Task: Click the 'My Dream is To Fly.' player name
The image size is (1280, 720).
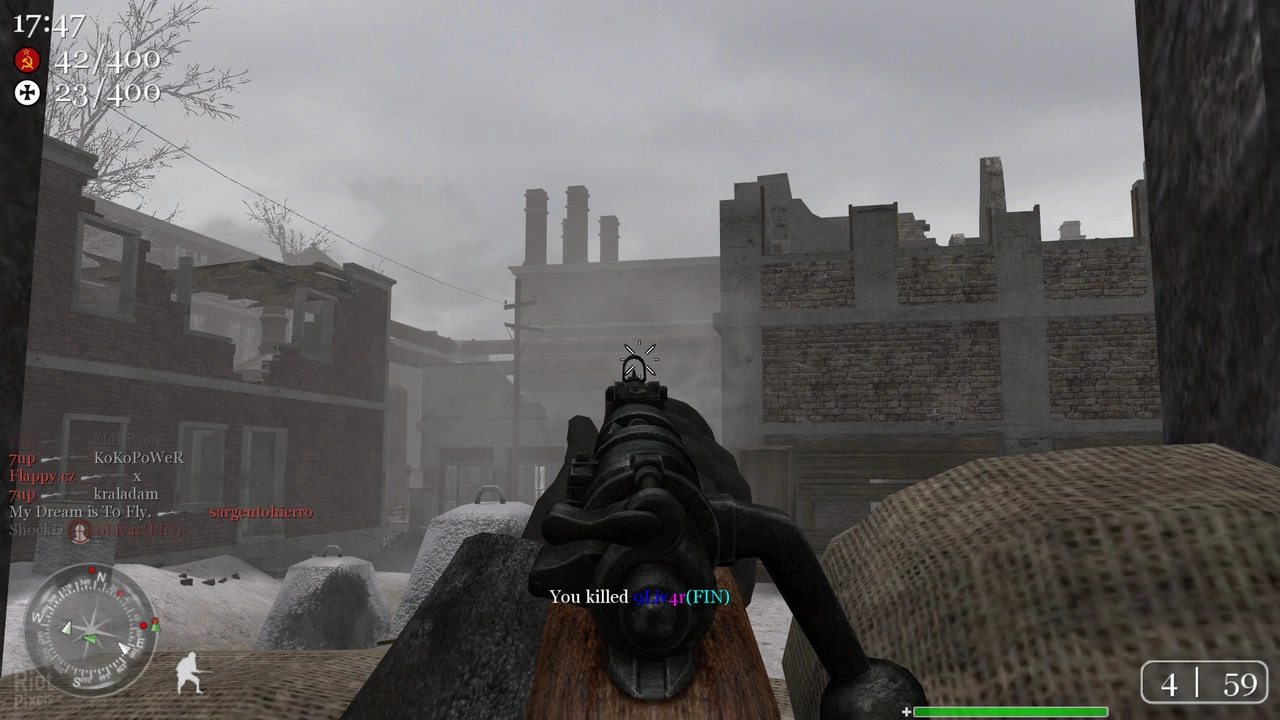Action: [80, 511]
